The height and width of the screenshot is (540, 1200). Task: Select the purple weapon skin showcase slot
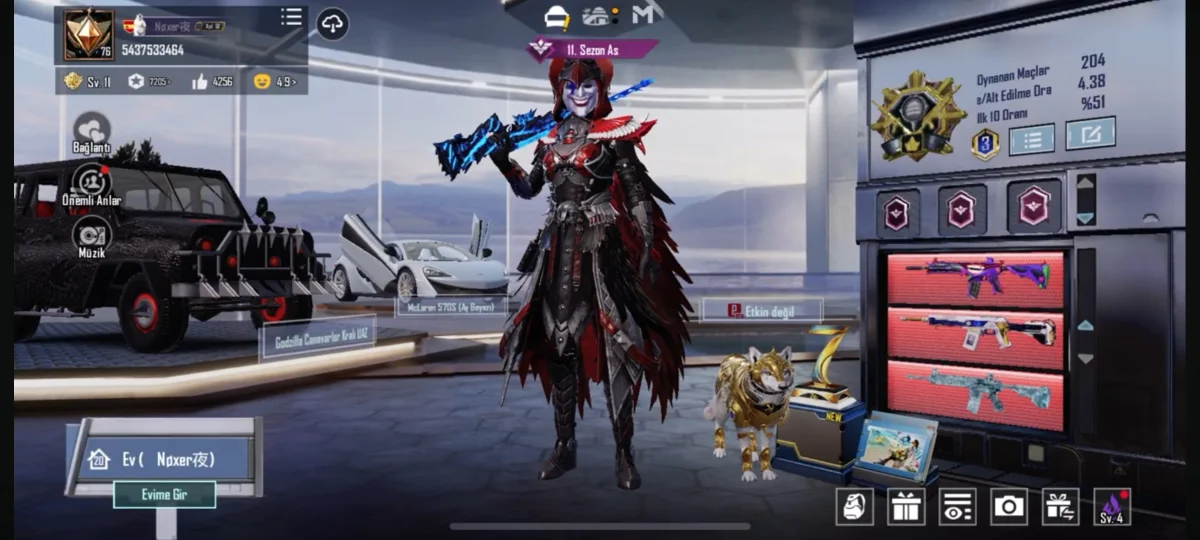[976, 278]
